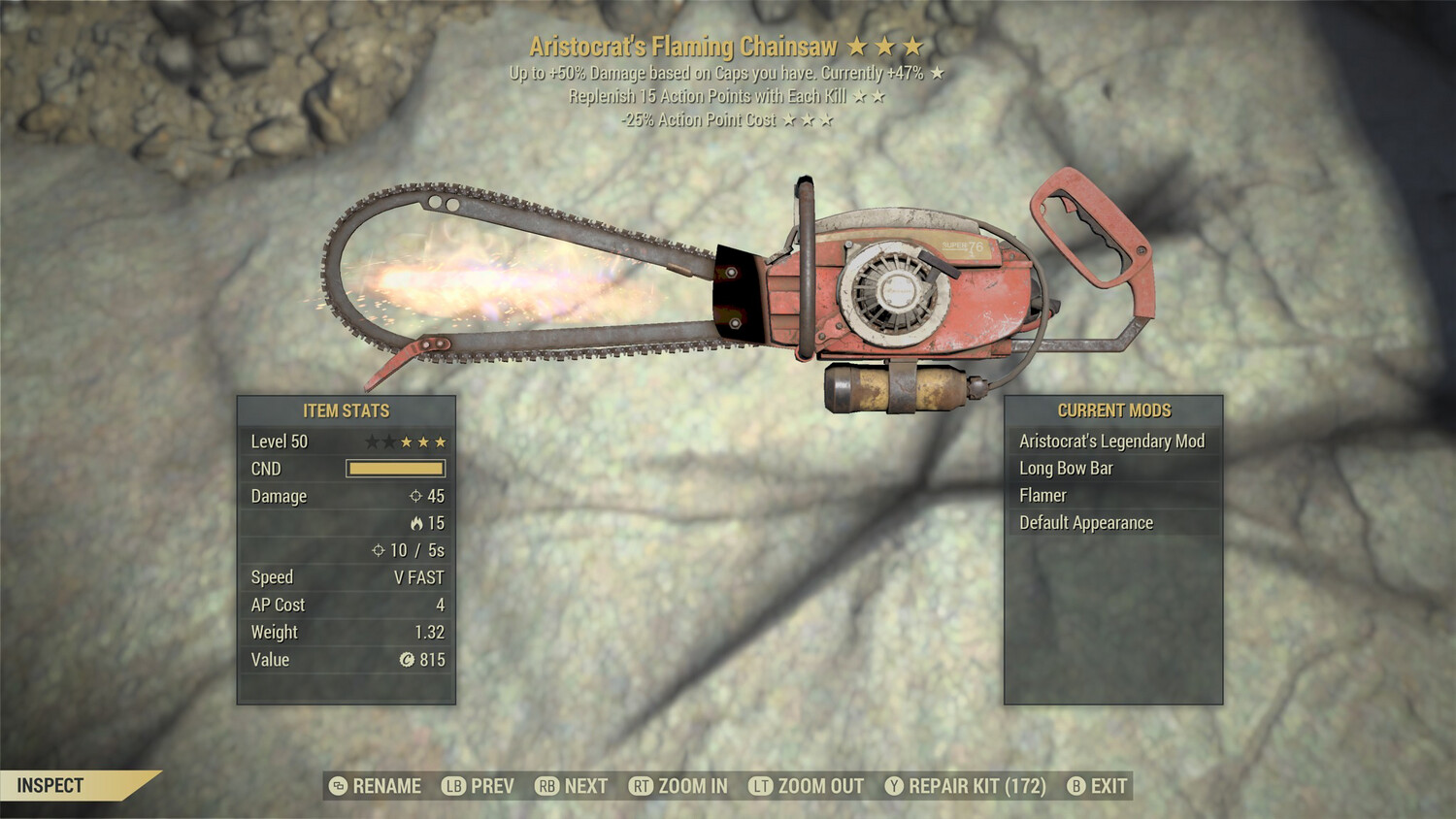The height and width of the screenshot is (819, 1456).
Task: Go to the previous item with Prev
Action: 479,786
